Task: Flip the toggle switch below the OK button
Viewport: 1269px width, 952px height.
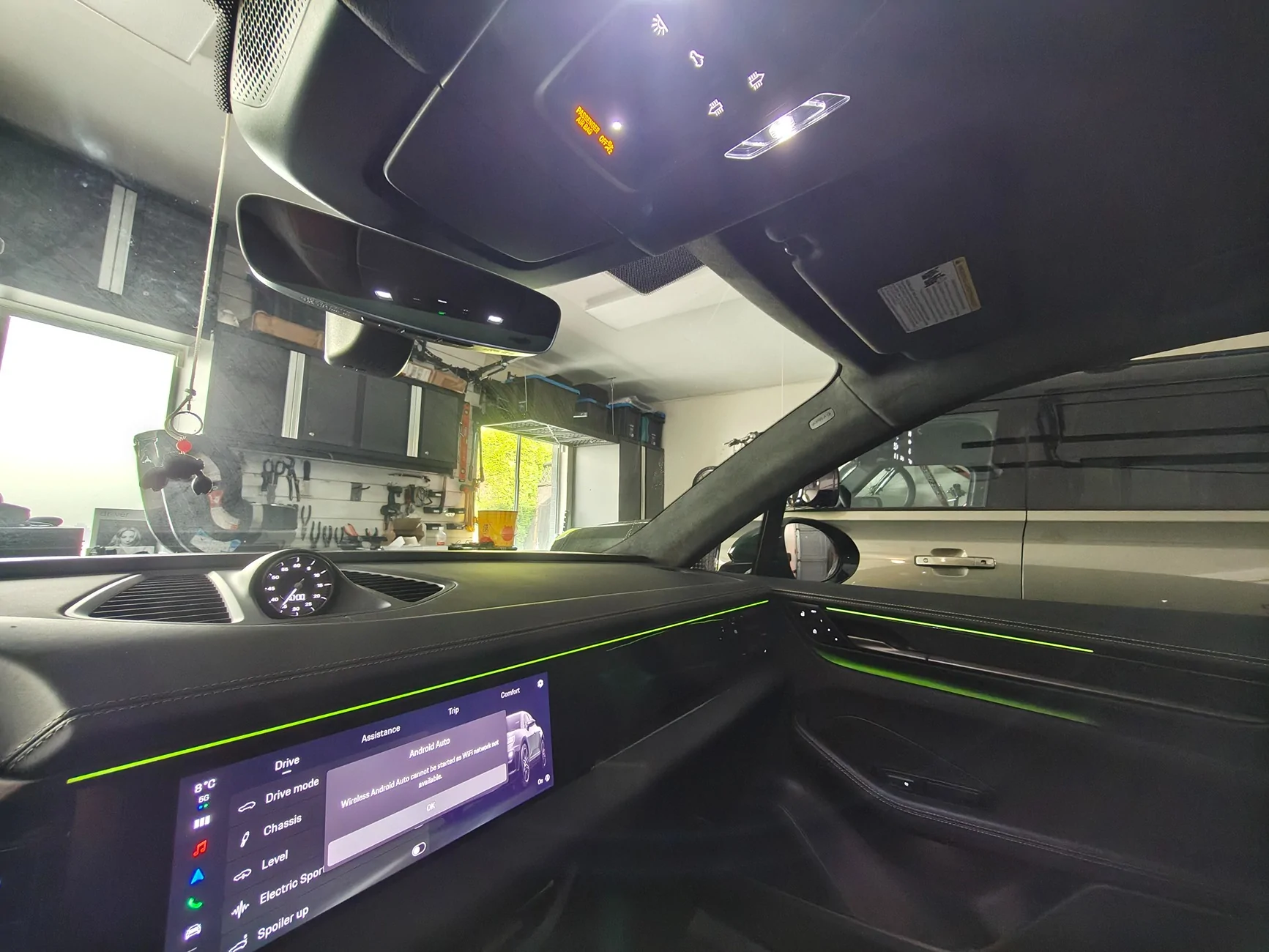Action: pos(420,850)
